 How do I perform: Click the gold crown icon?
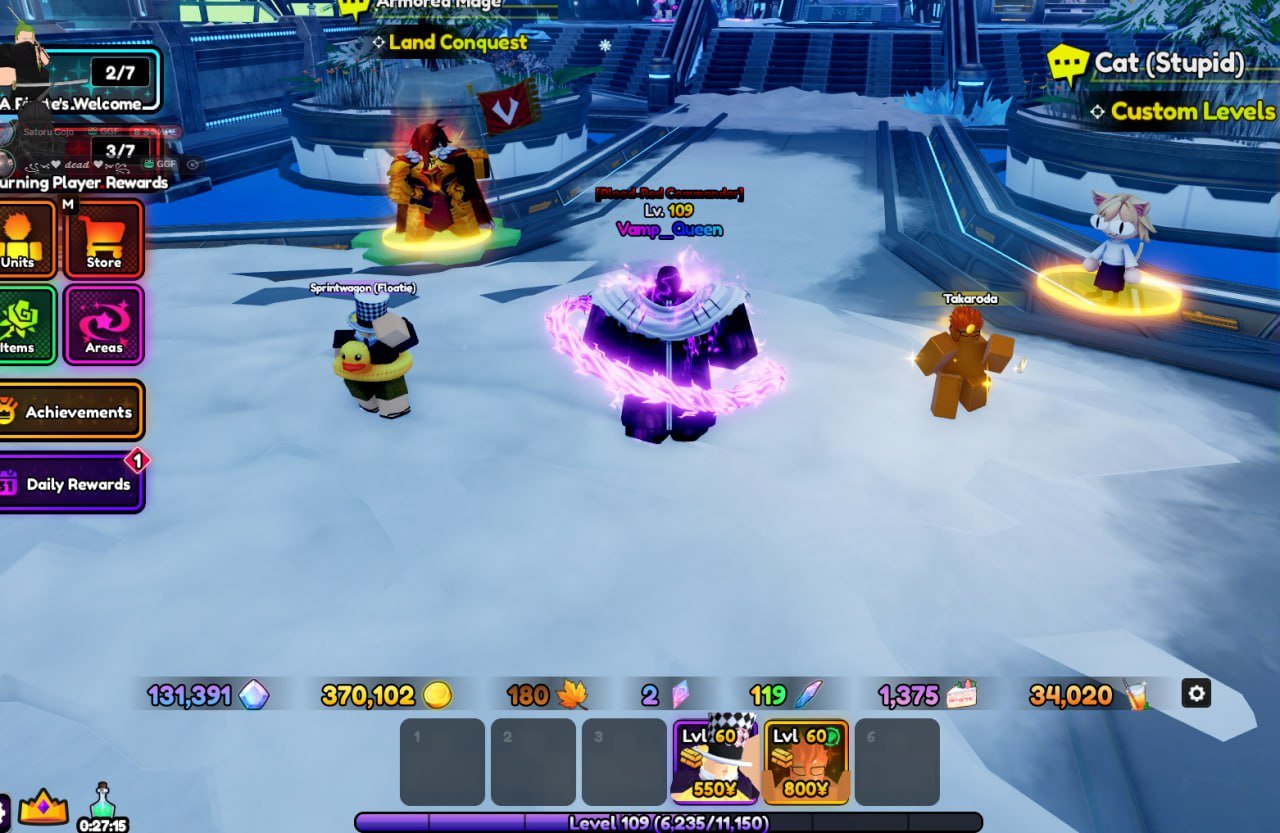(43, 806)
